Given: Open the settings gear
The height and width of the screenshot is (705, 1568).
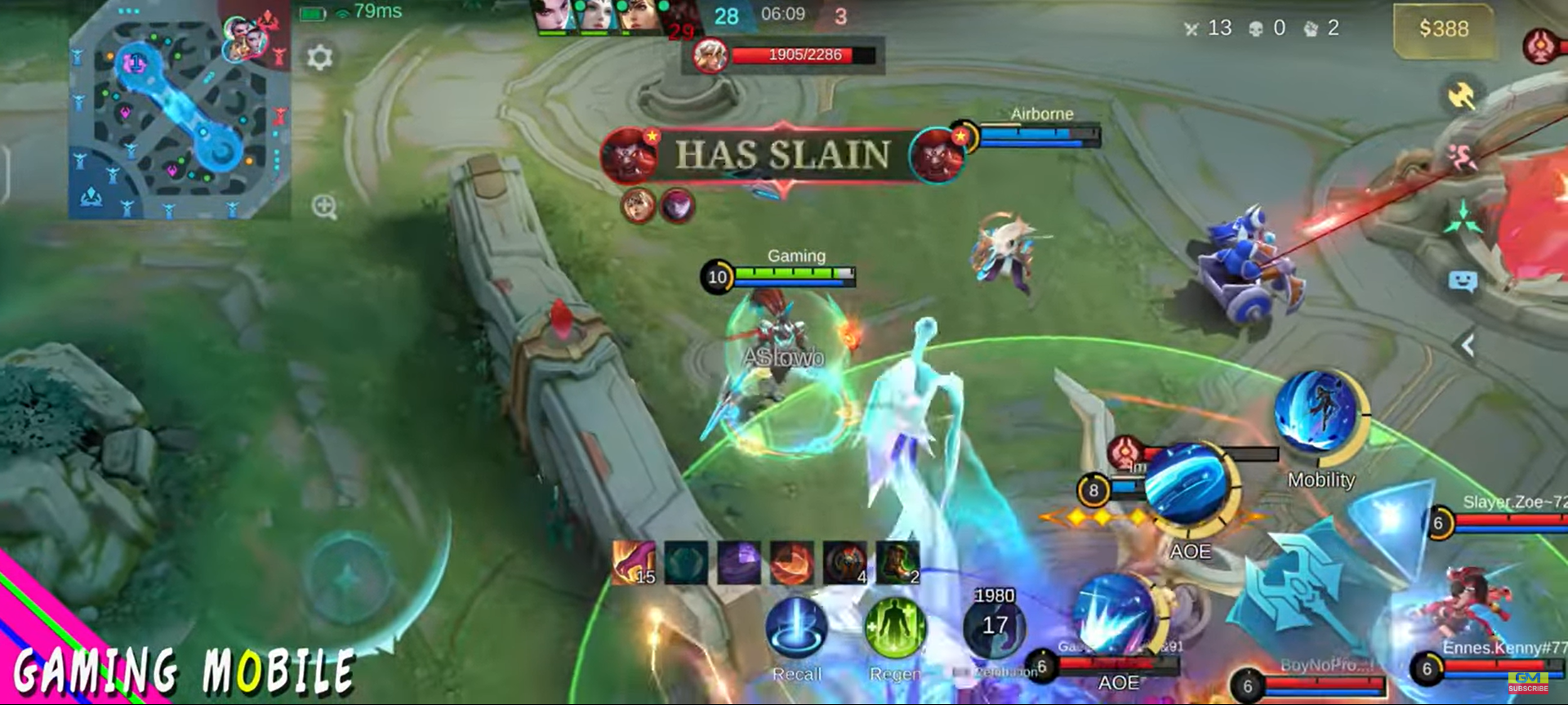Looking at the screenshot, I should [319, 57].
